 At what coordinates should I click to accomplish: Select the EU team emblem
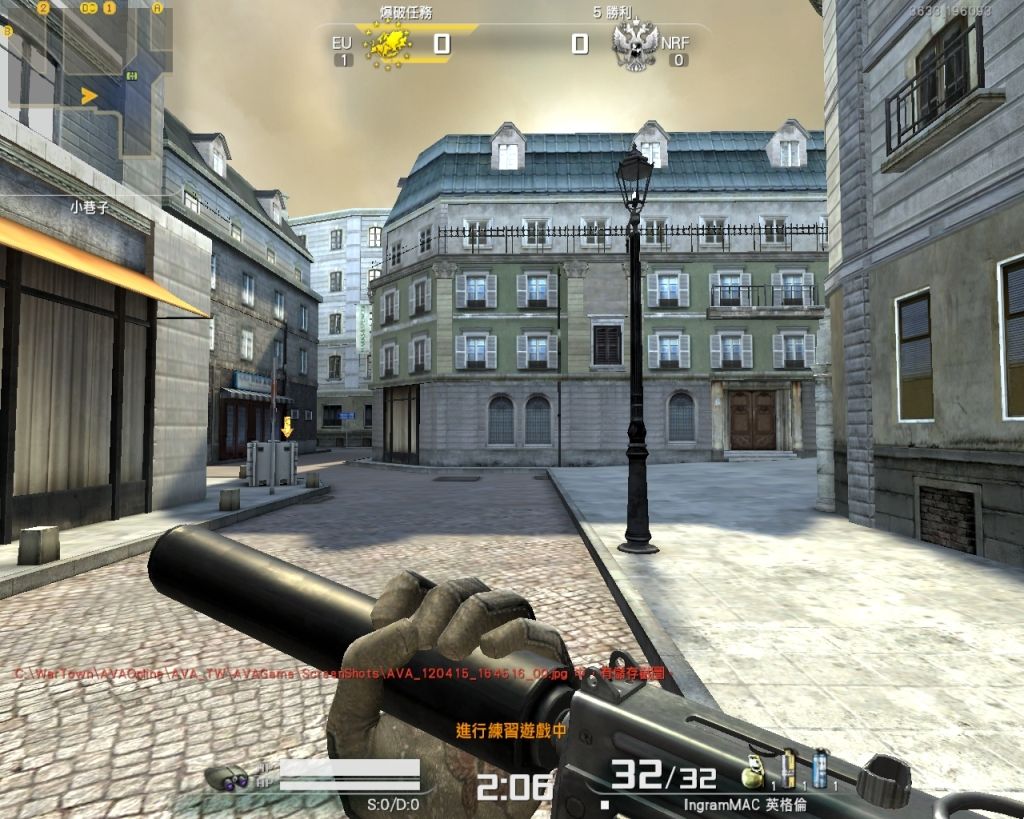[390, 43]
